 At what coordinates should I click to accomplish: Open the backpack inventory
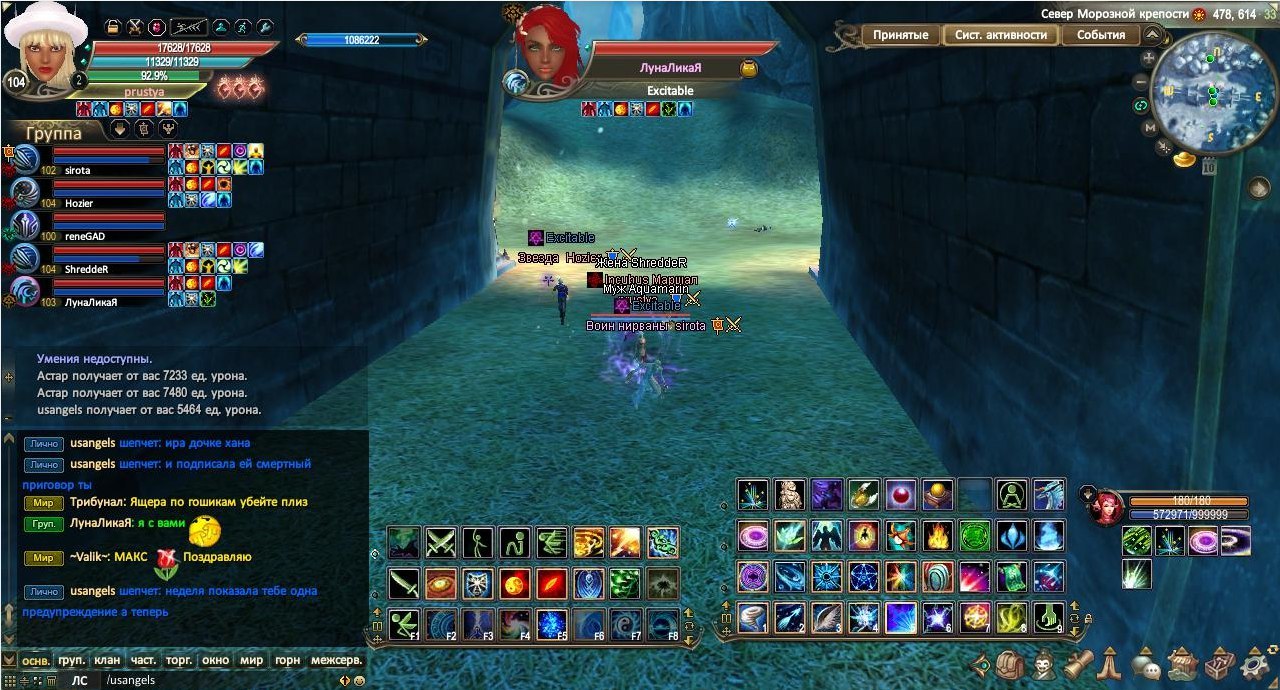(1010, 663)
